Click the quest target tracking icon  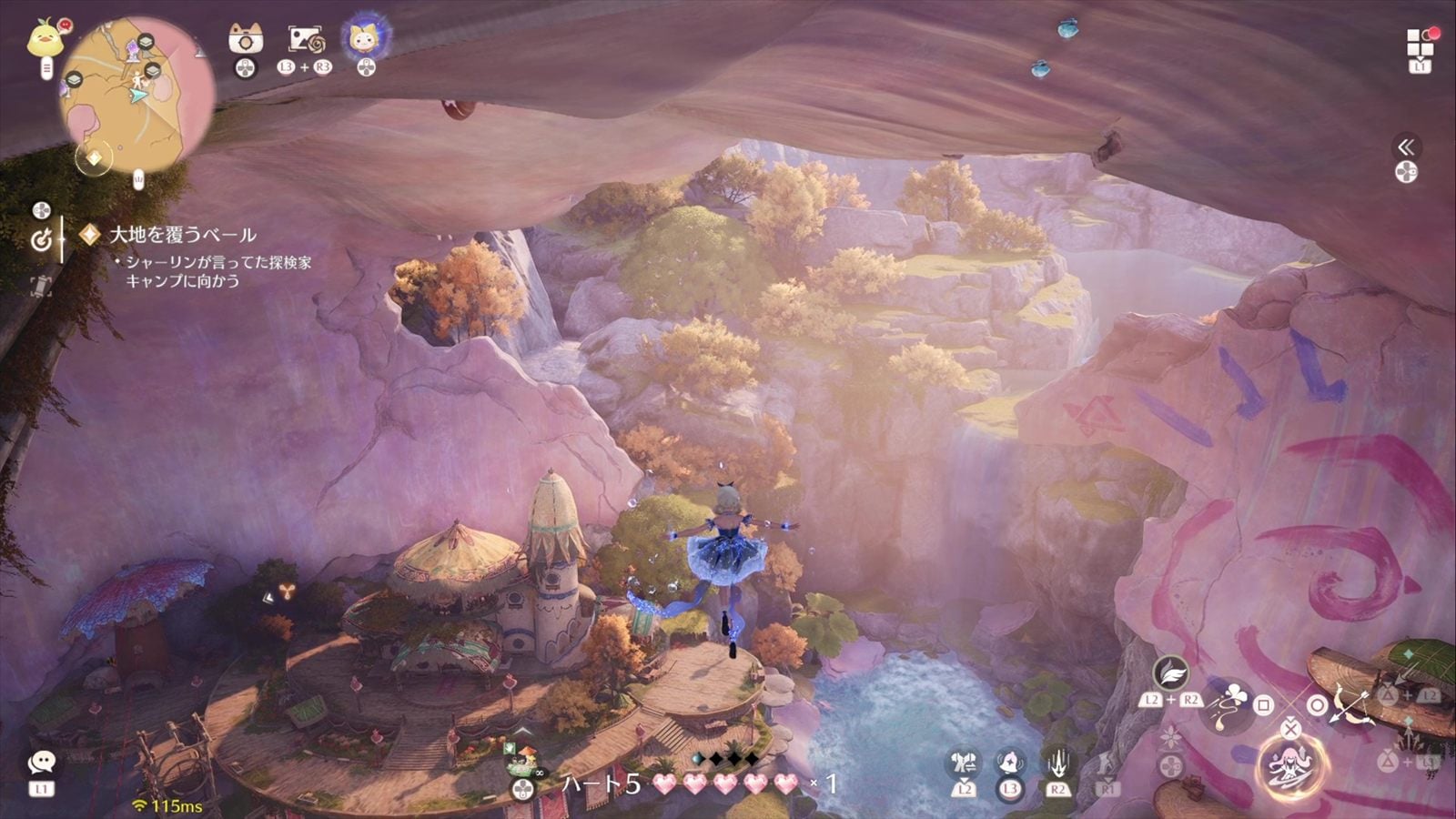click(42, 240)
